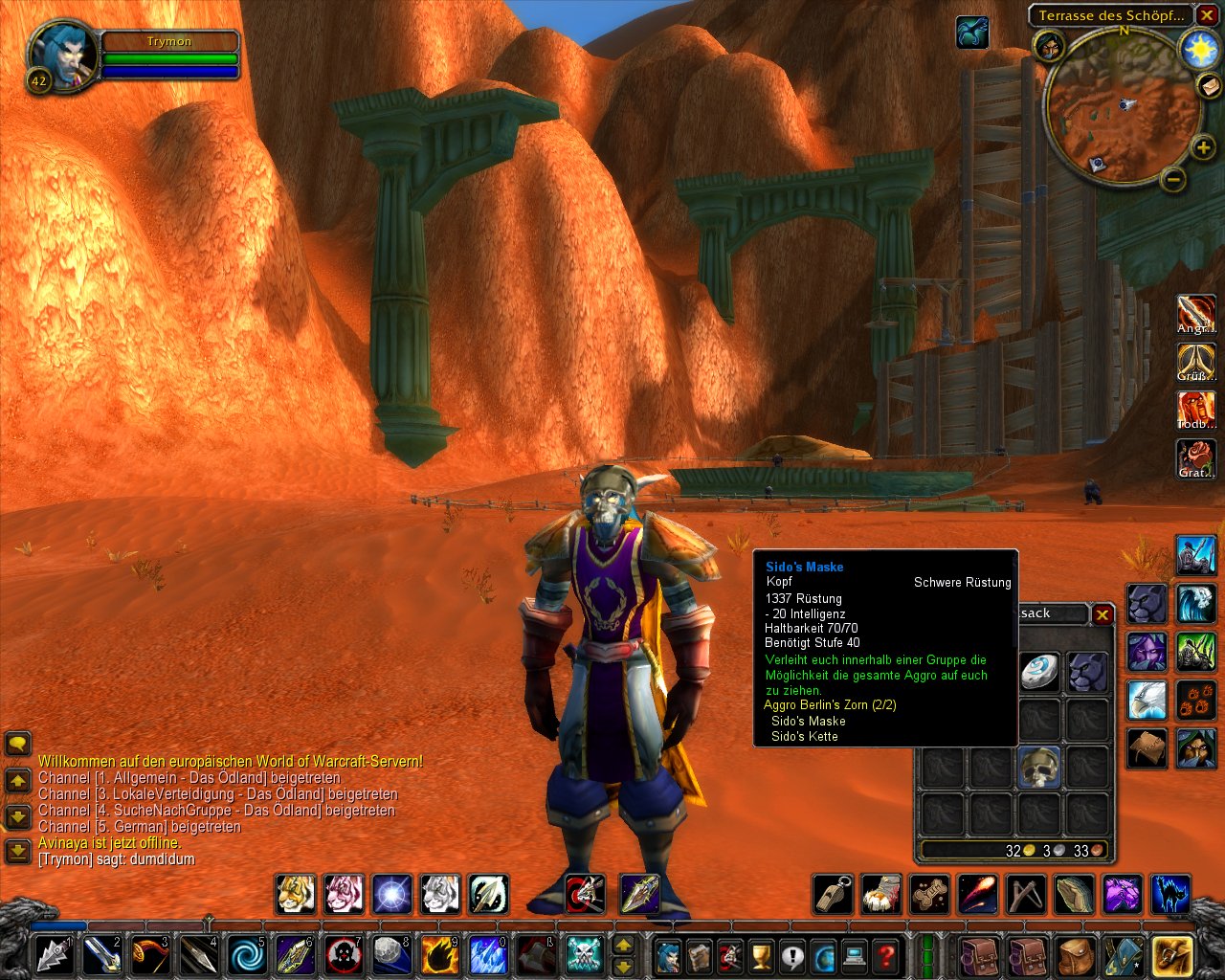This screenshot has width=1225, height=980.
Task: Activate the blue swirl ability in slot 5
Action: tap(247, 955)
